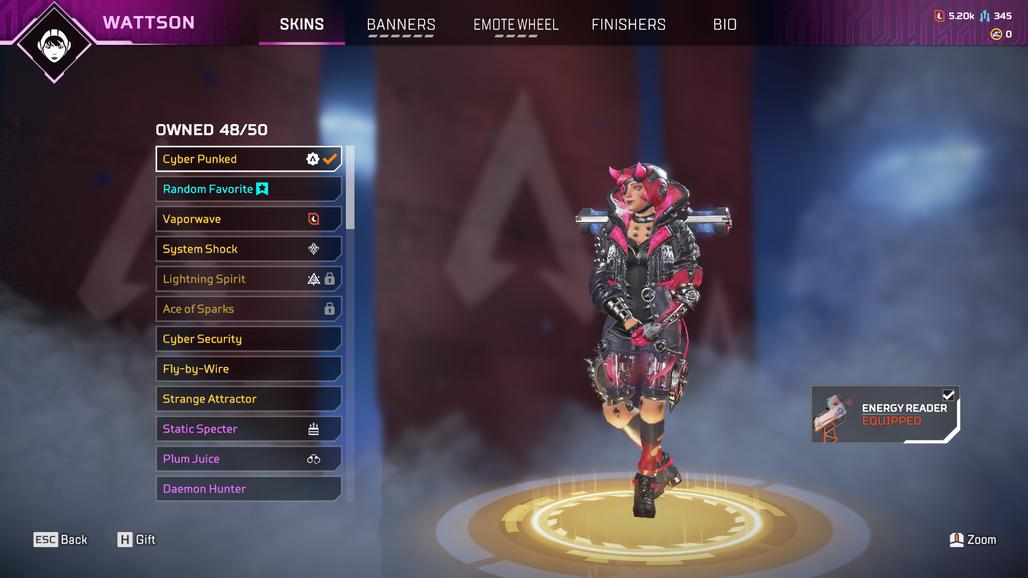Select the Static Specter skin
1028x578 pixels.
(248, 429)
